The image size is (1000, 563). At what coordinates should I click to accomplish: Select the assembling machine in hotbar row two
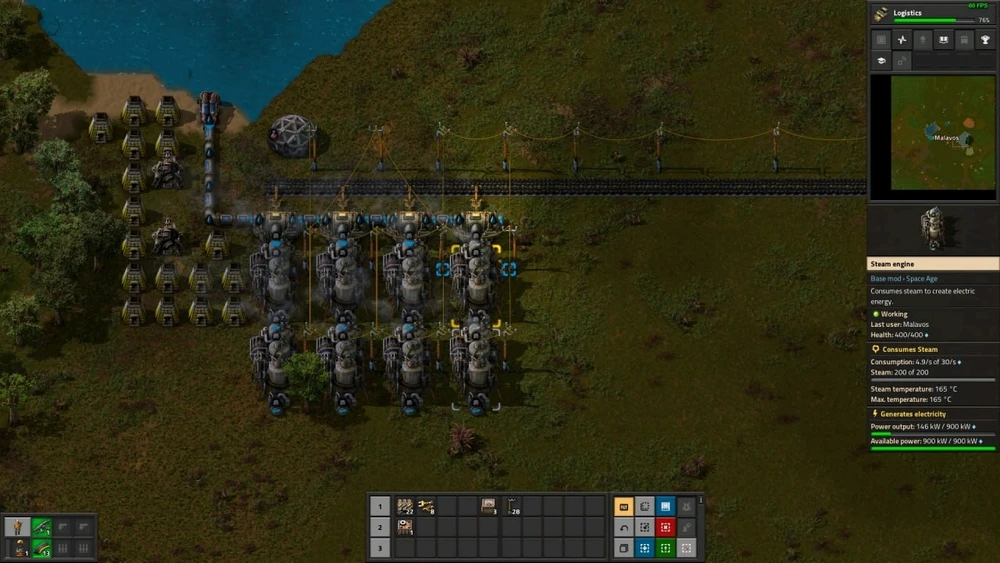[405, 527]
